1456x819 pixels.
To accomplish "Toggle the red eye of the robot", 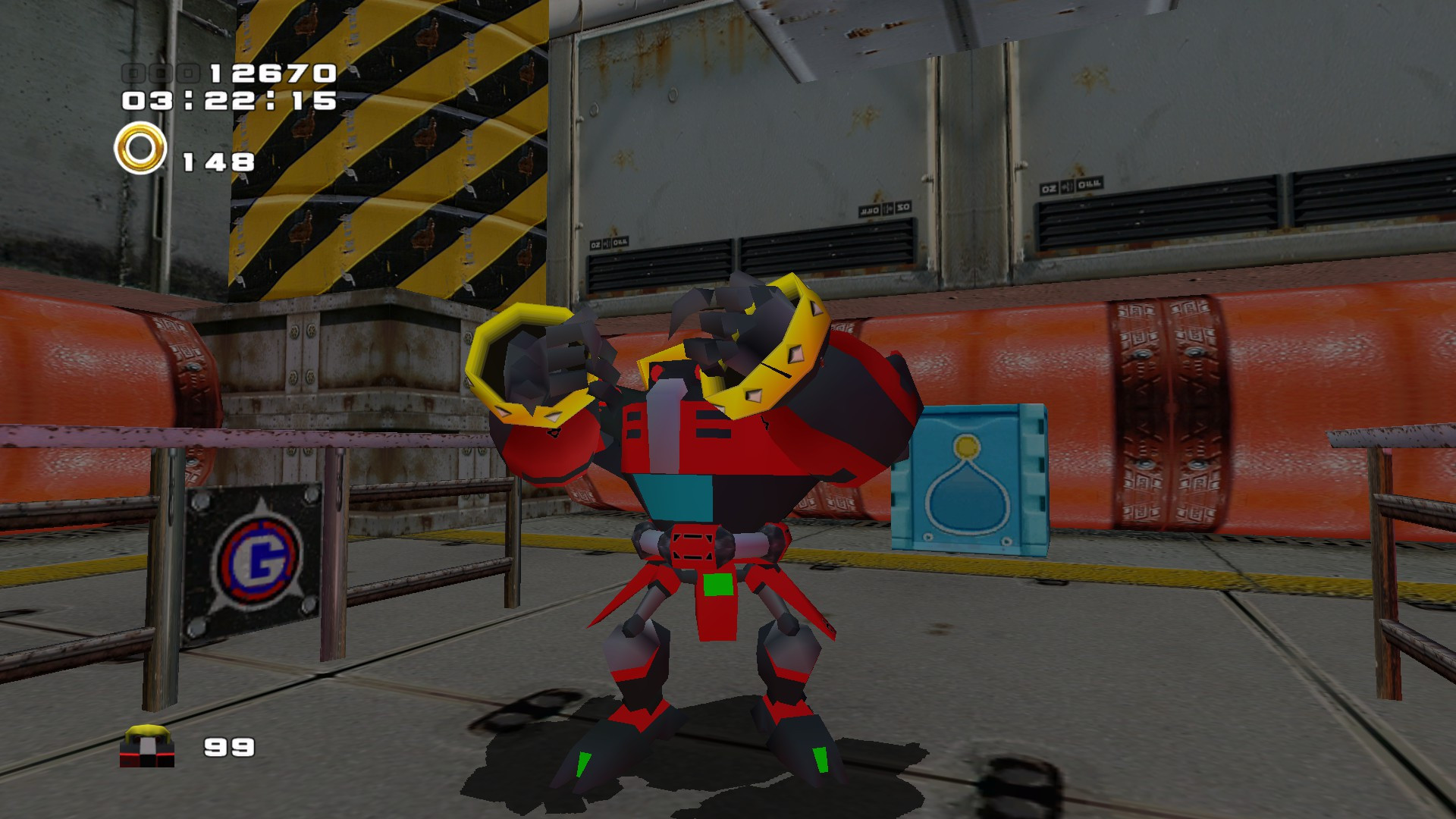I will tap(656, 372).
